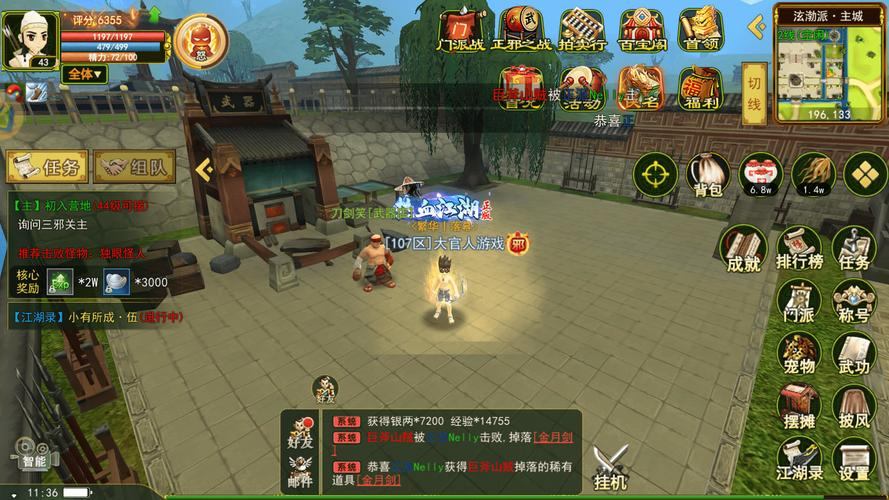889x500 pixels.
Task: Click the player portrait avatar
Action: point(29,38)
